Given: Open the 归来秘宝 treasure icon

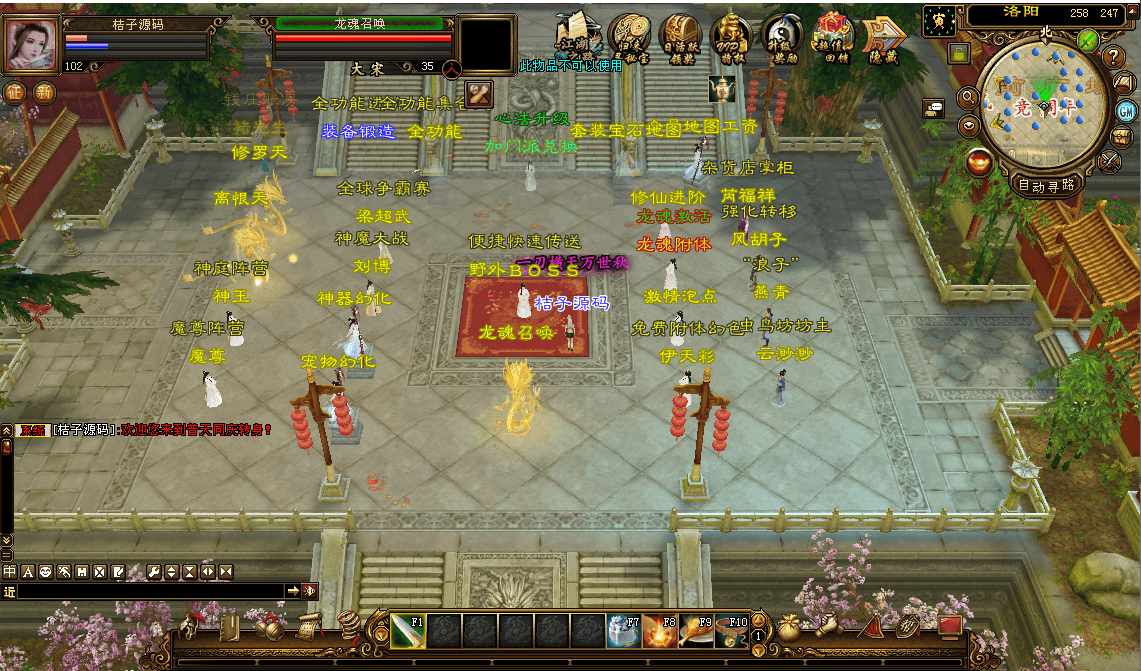Looking at the screenshot, I should (630, 36).
